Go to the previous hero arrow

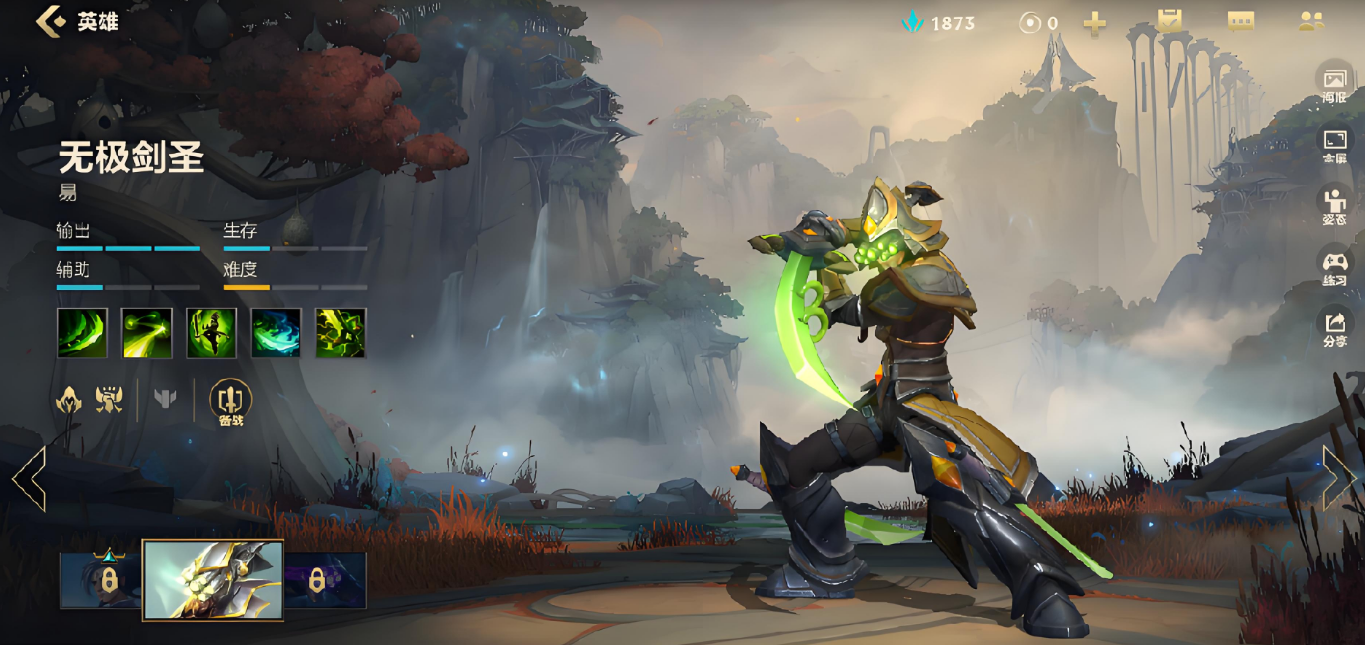tap(29, 478)
